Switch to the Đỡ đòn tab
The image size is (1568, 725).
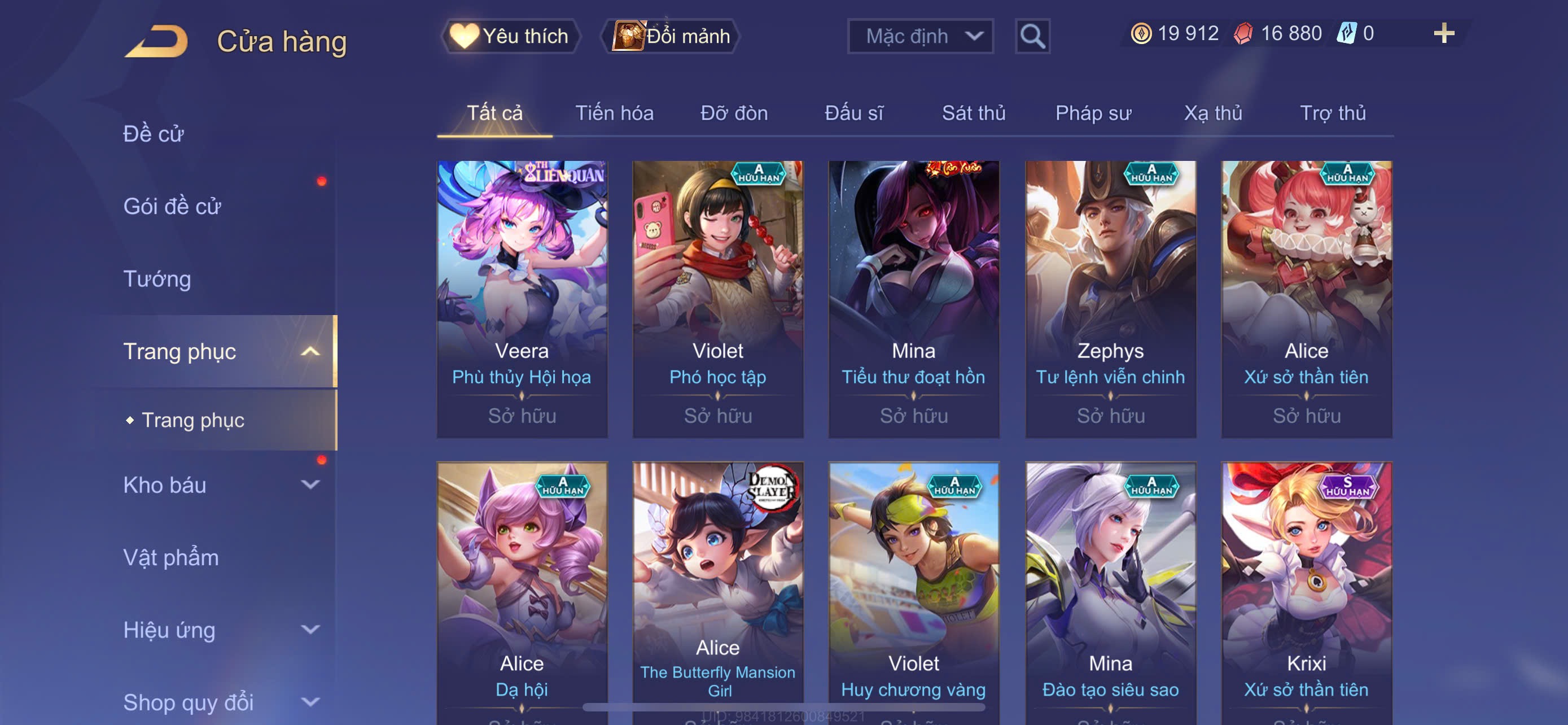[733, 113]
